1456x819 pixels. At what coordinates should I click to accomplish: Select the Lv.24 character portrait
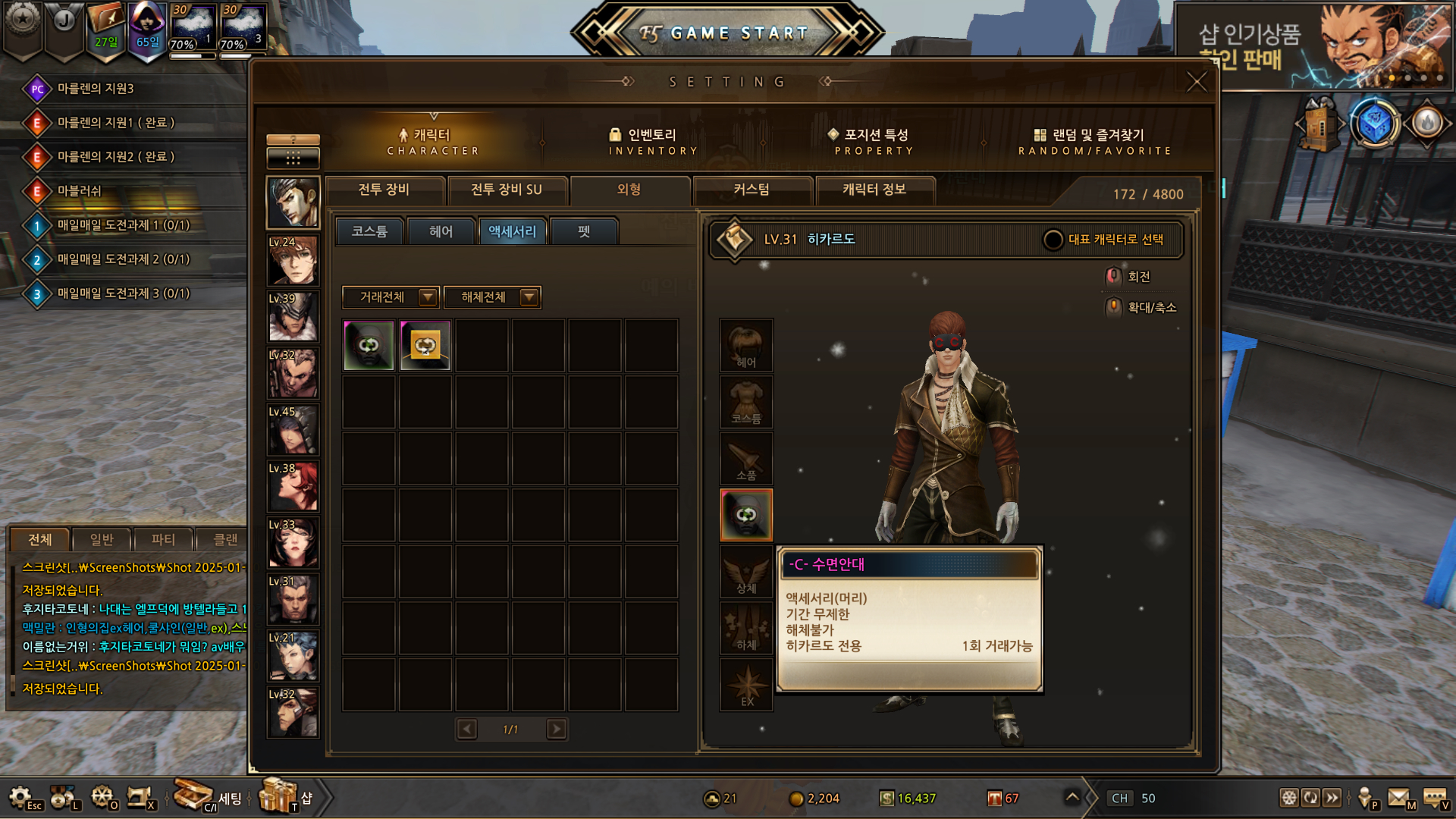pyautogui.click(x=293, y=260)
